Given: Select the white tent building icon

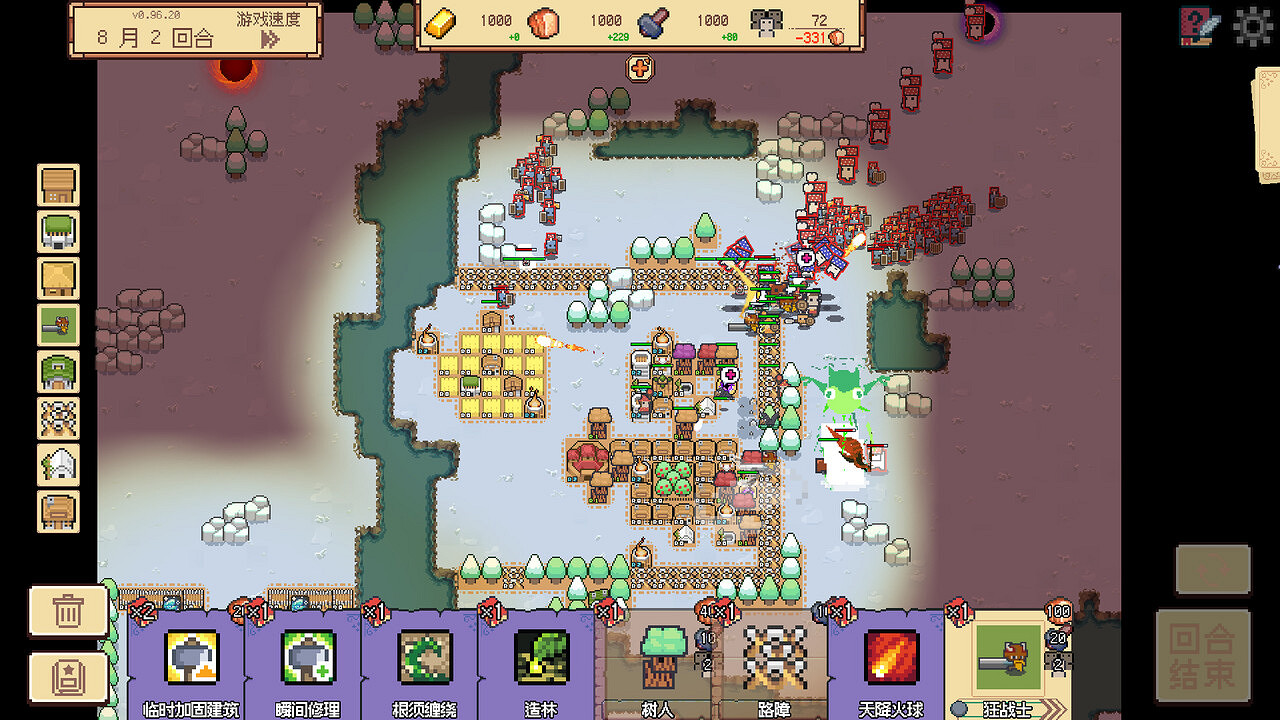Looking at the screenshot, I should 57,467.
